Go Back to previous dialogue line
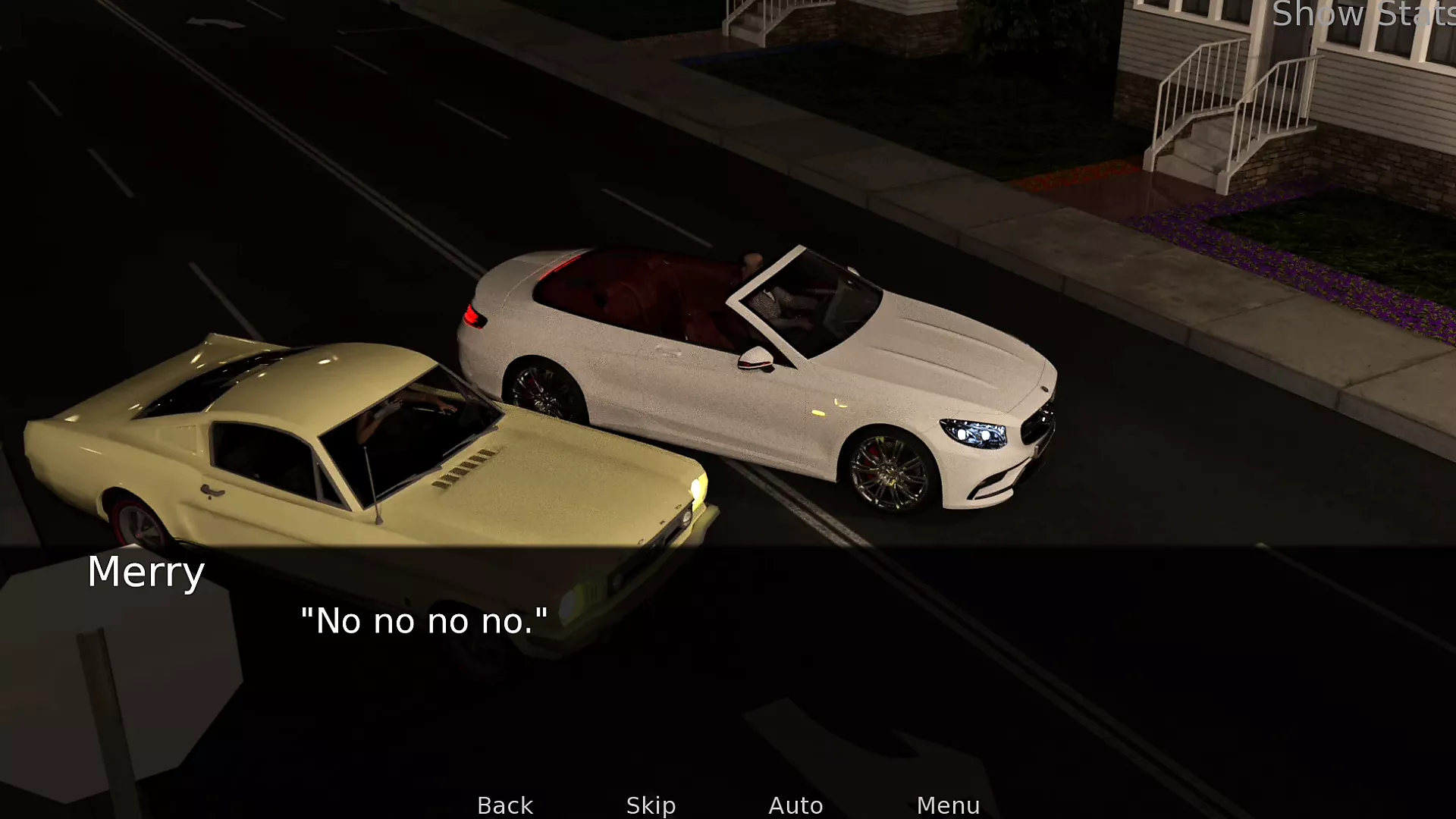This screenshot has height=819, width=1456. [x=505, y=805]
